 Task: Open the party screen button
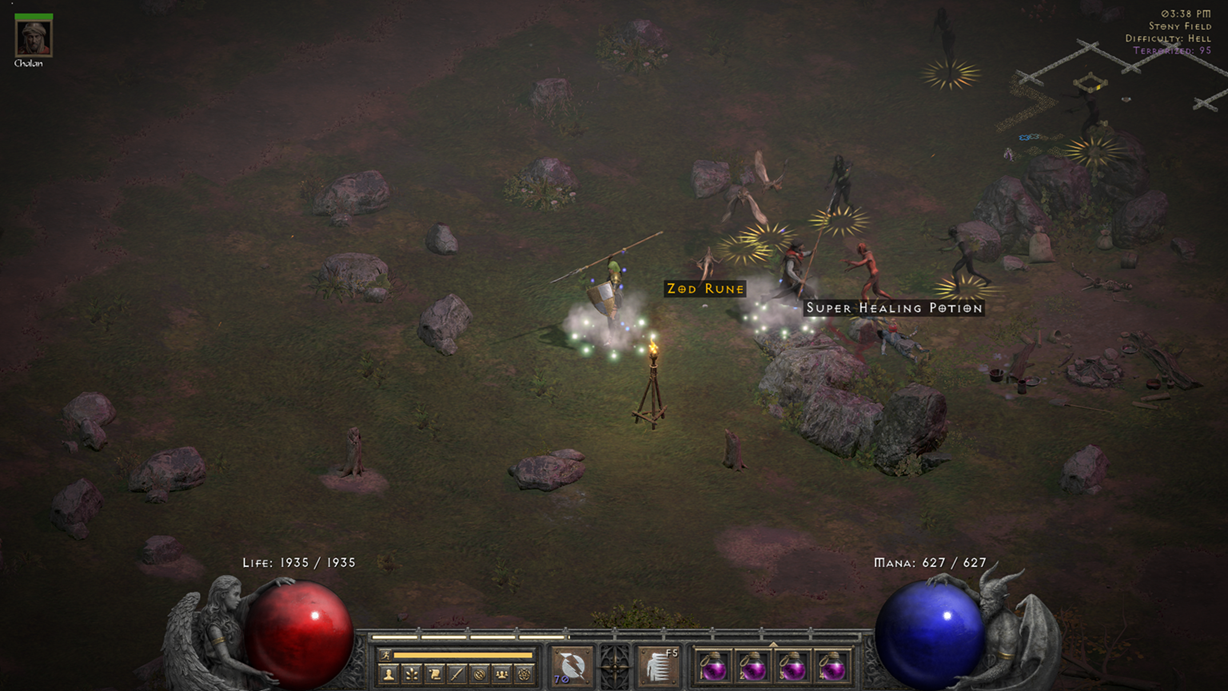pyautogui.click(x=501, y=675)
